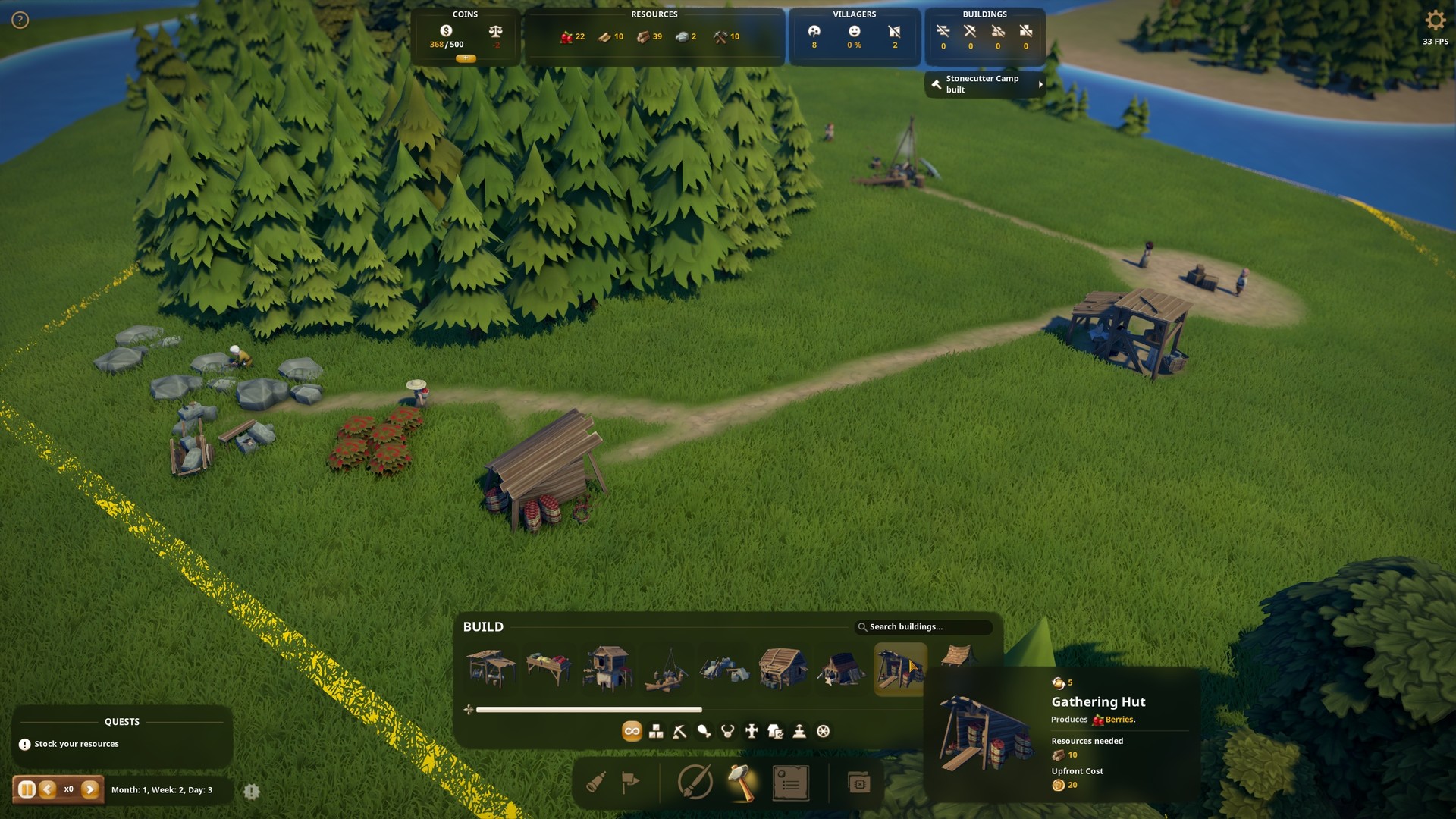Image resolution: width=1456 pixels, height=819 pixels.
Task: Open the spyglass tool
Action: point(596,783)
